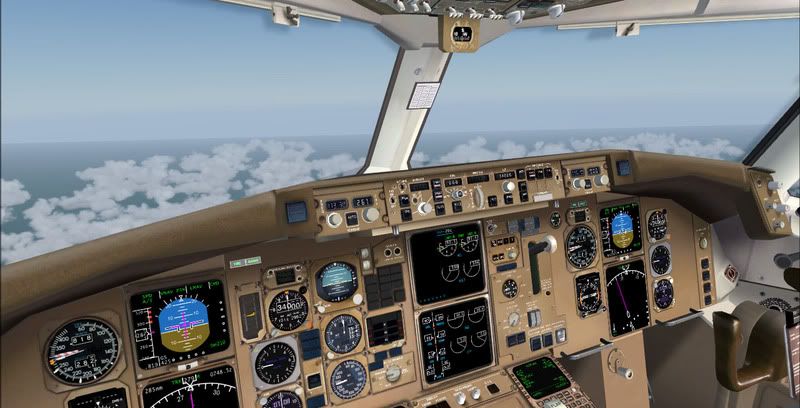Select the captain's airspeed indicator gauge
This screenshot has width=800, height=408.
tap(82, 351)
